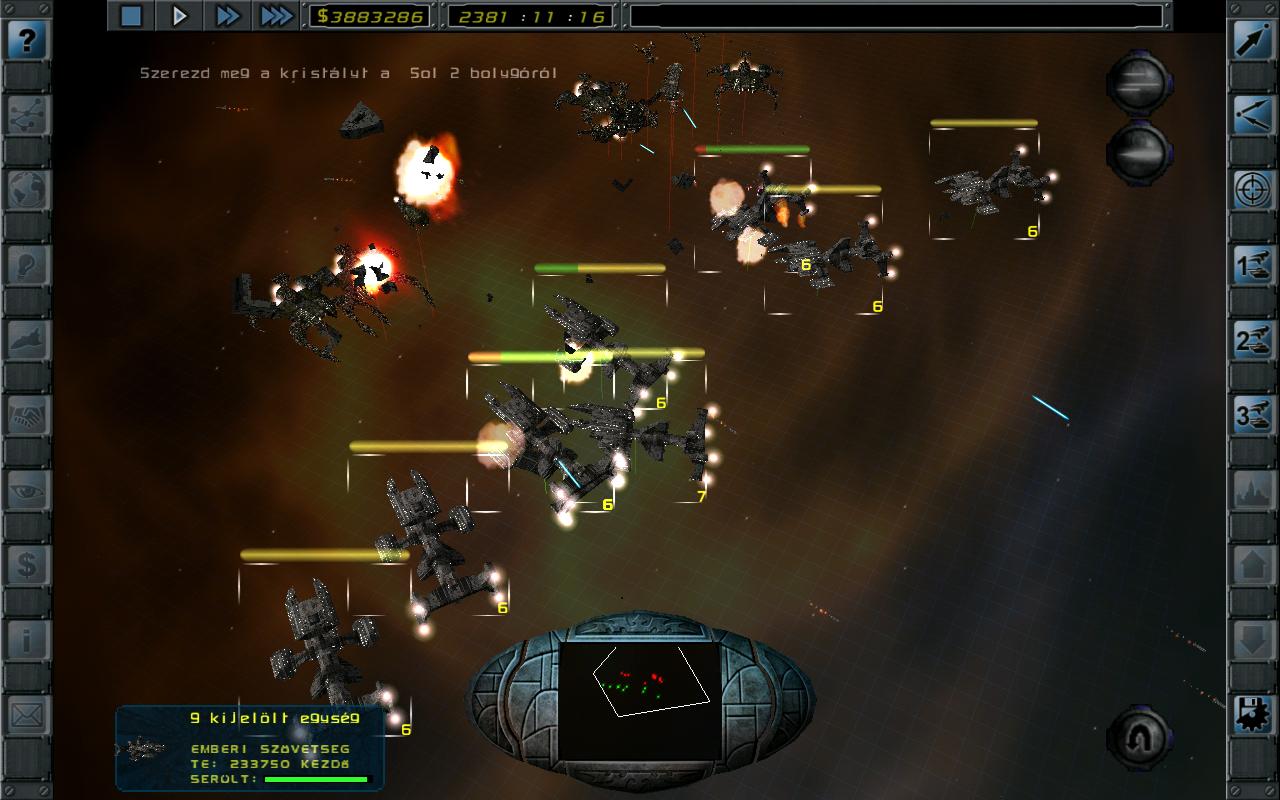Image resolution: width=1280 pixels, height=800 pixels.
Task: Set normal speed with the single-arrow play button
Action: click(180, 15)
